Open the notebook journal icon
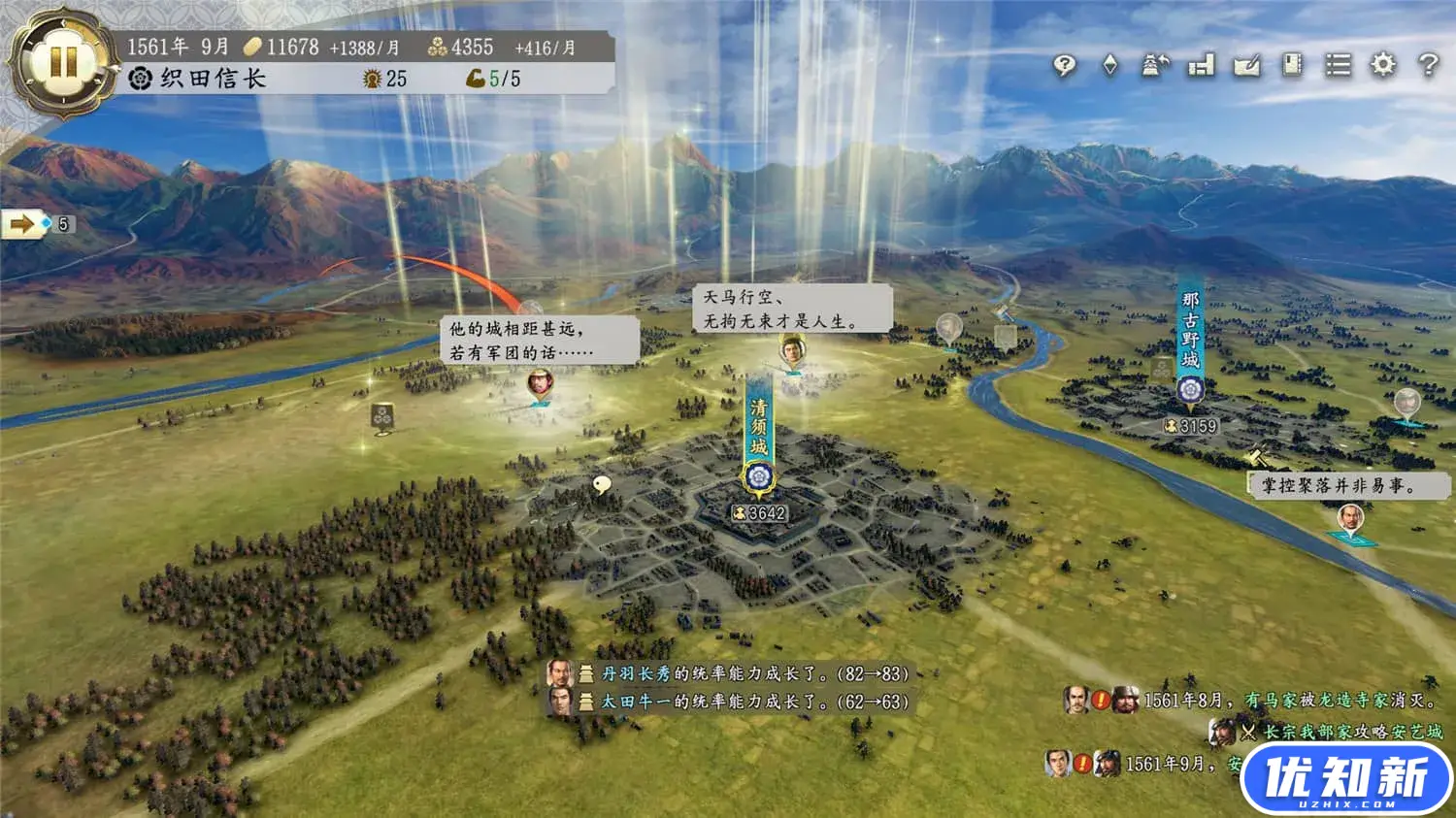 pos(1292,65)
